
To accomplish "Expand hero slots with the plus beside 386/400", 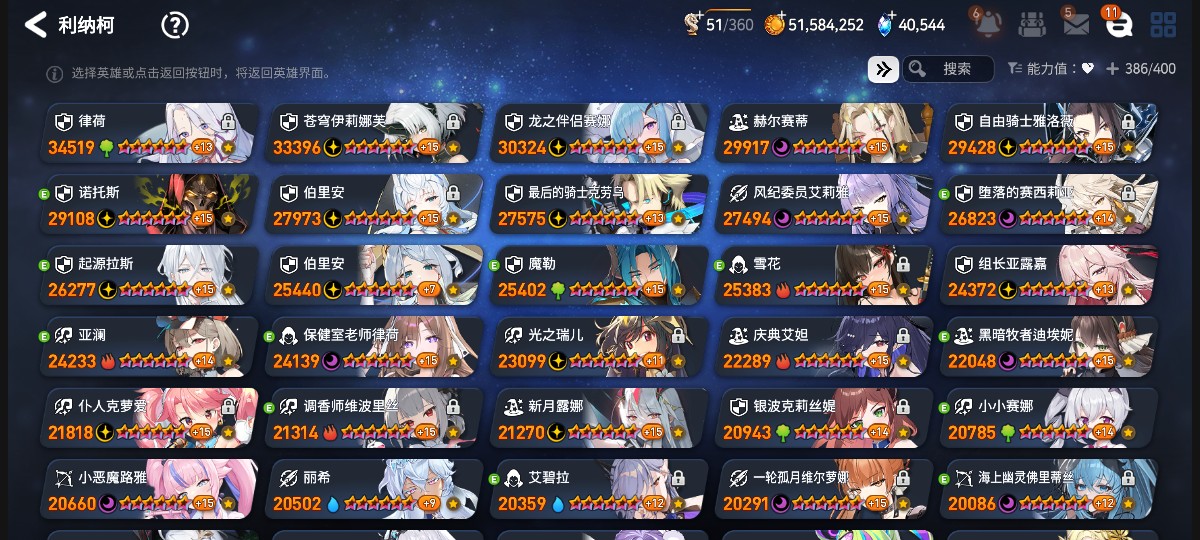I will (1112, 69).
